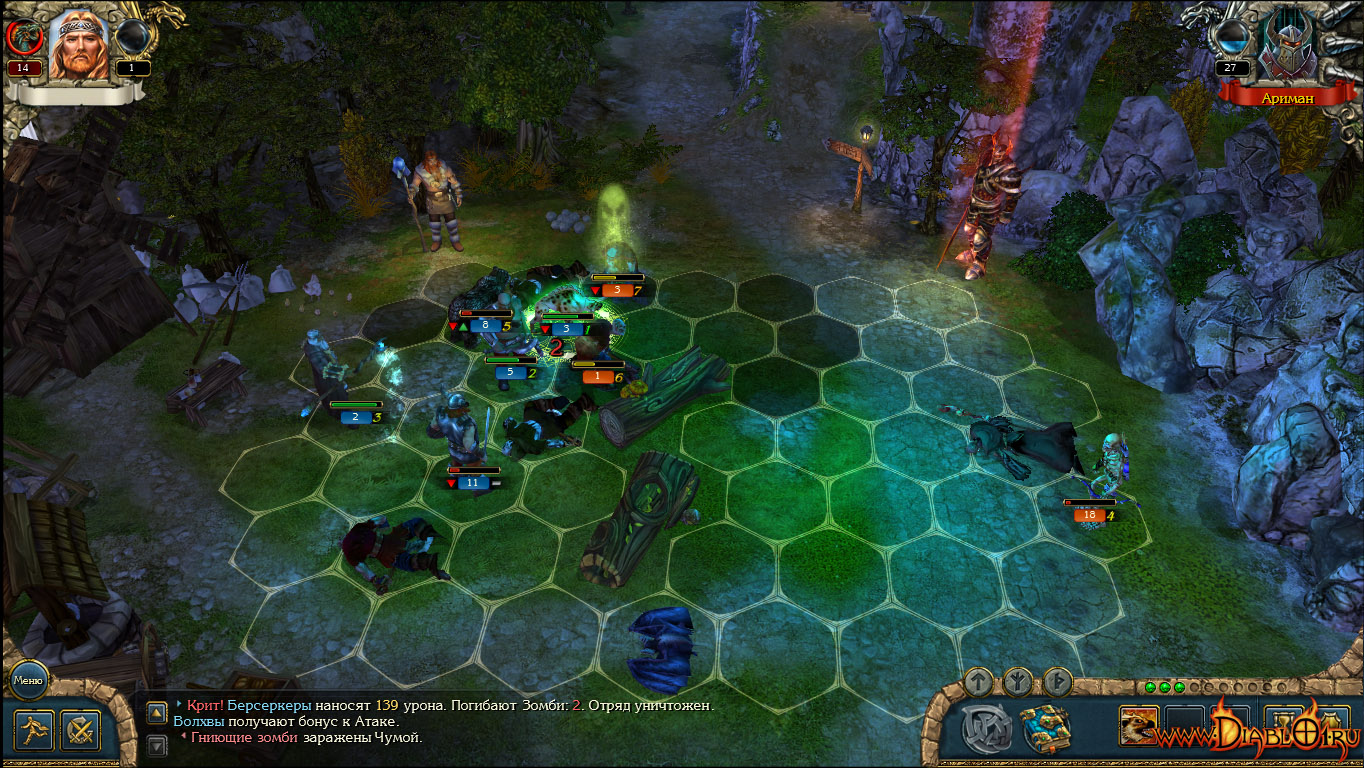Screen dimensions: 1364x768
Task: Click the enemy hero Ариман portrait
Action: (x=1287, y=45)
